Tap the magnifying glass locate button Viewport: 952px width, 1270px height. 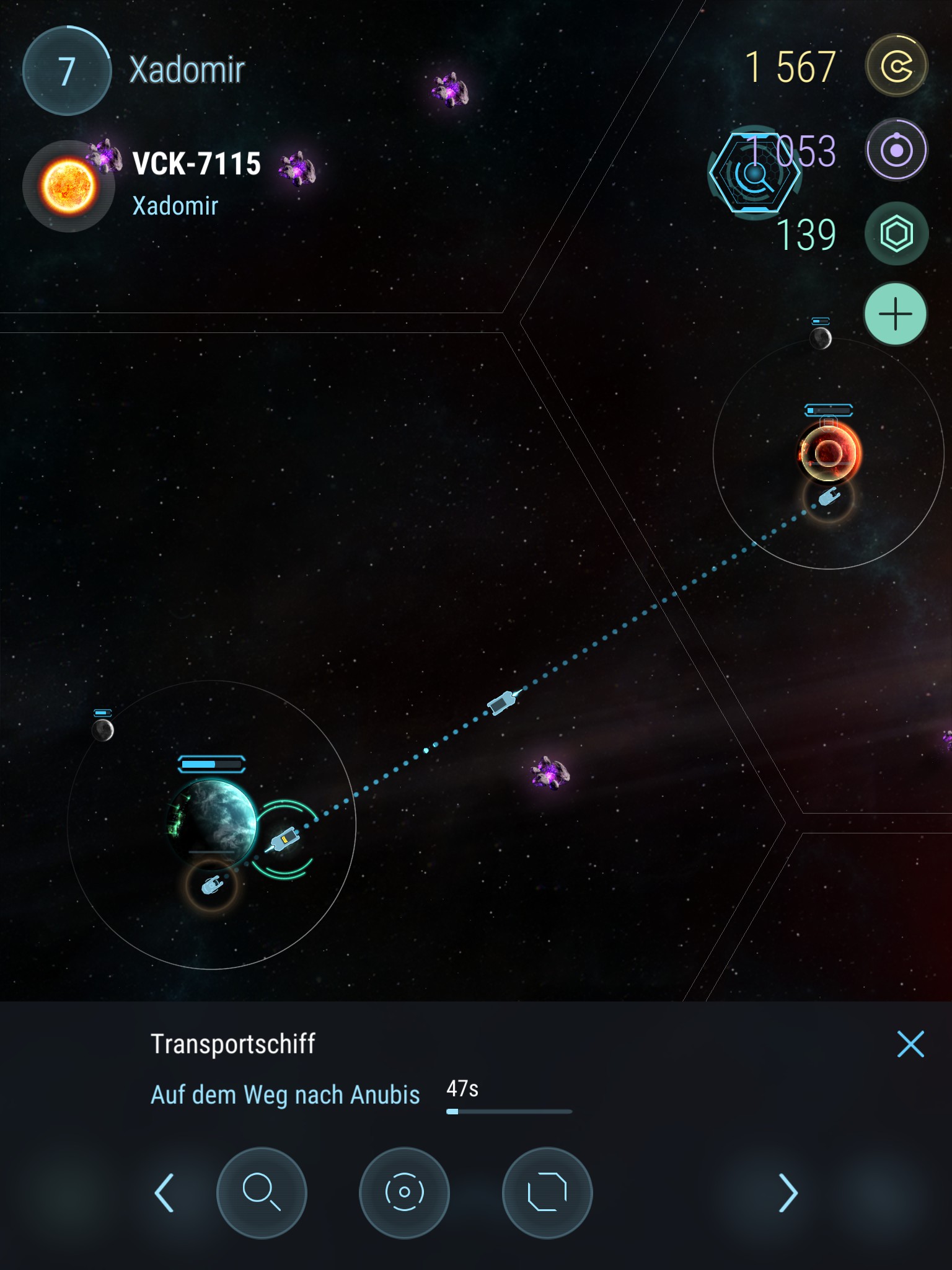(262, 1192)
